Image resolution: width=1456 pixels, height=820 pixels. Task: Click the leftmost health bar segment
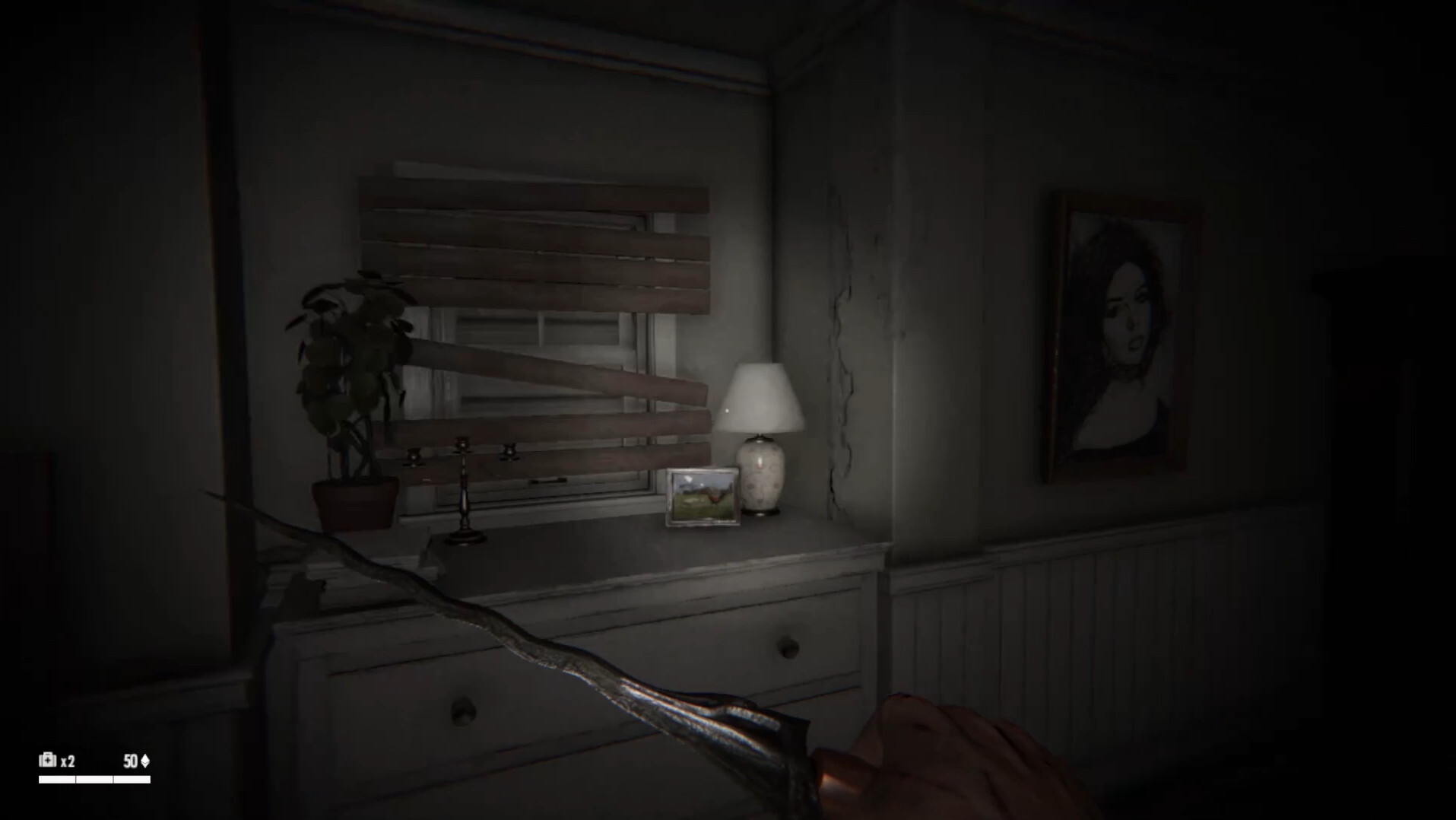coord(57,777)
